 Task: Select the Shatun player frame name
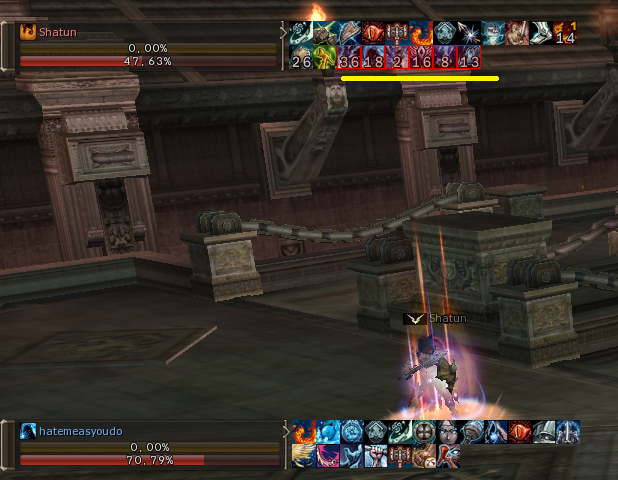point(58,32)
